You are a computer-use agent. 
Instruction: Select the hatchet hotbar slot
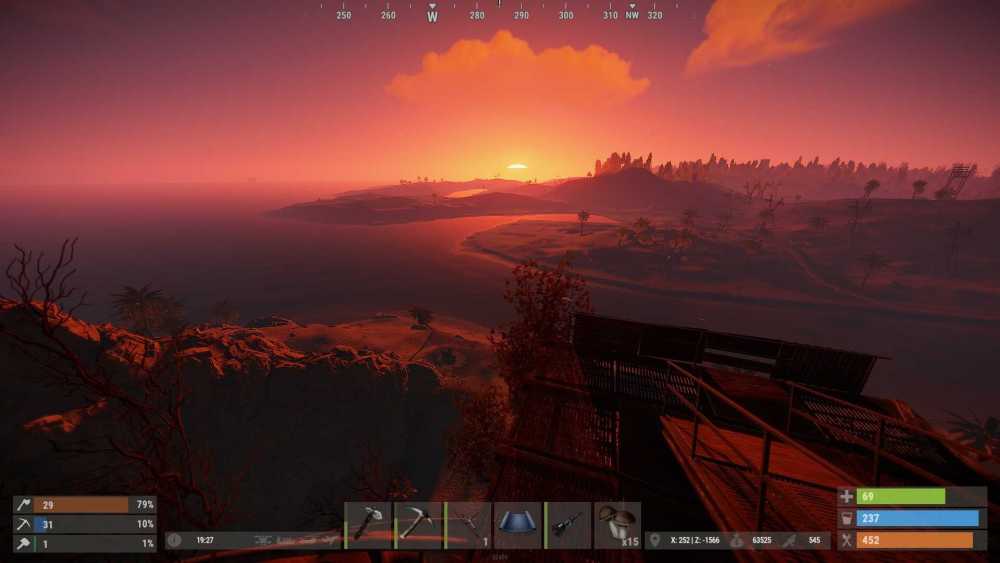point(368,525)
